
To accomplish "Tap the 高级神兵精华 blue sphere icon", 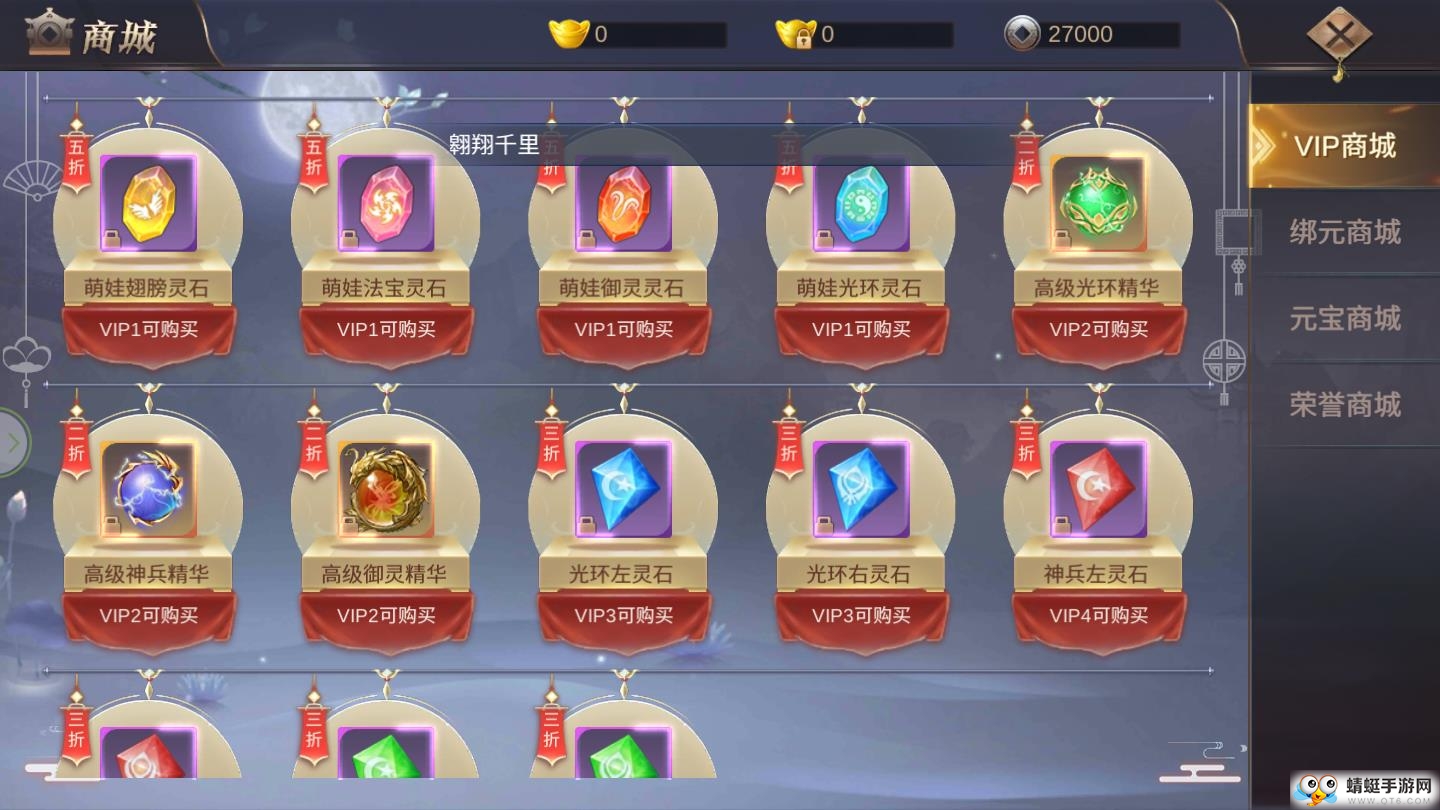I will point(150,490).
